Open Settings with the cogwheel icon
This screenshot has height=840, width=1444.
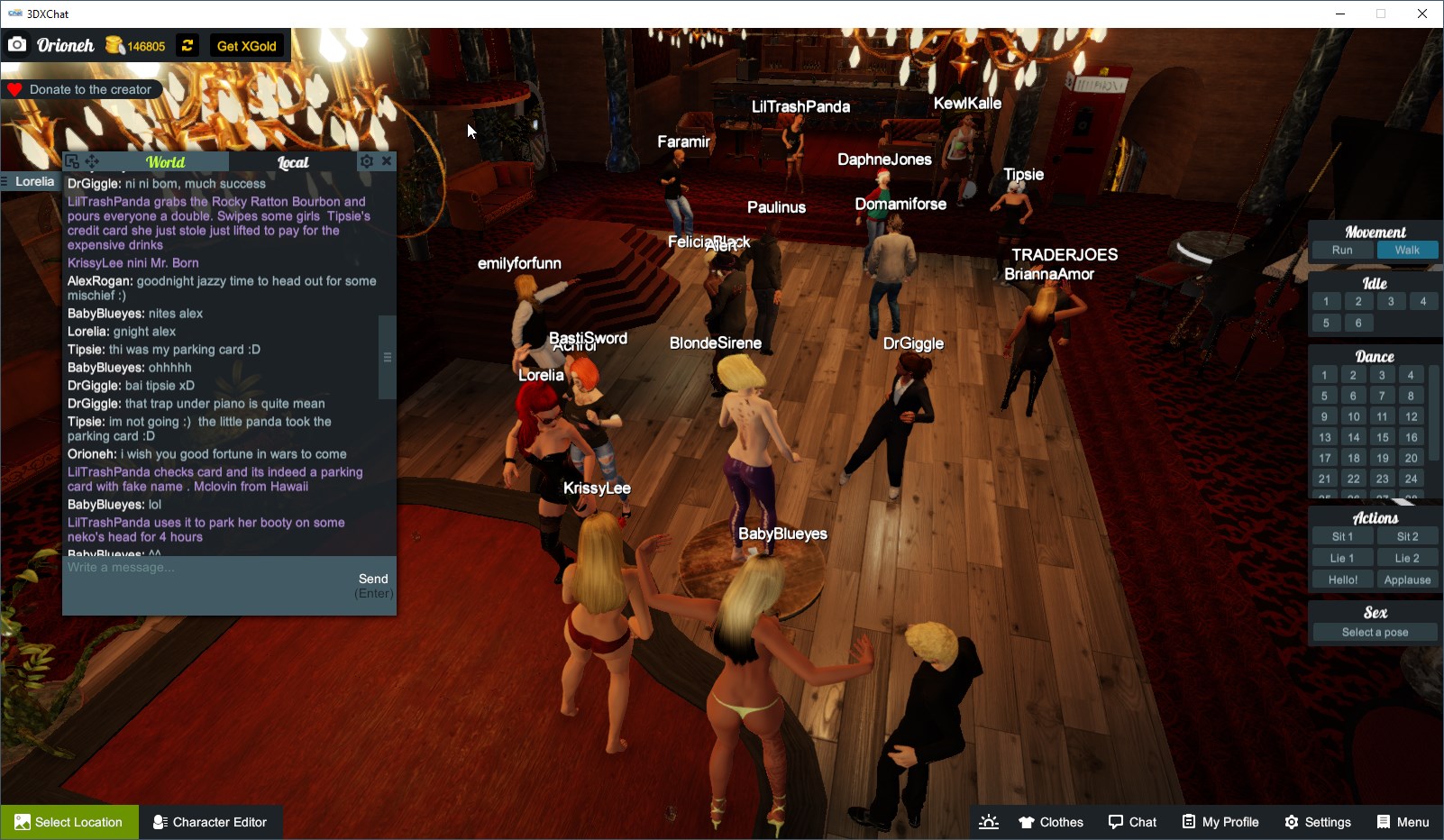[1318, 821]
